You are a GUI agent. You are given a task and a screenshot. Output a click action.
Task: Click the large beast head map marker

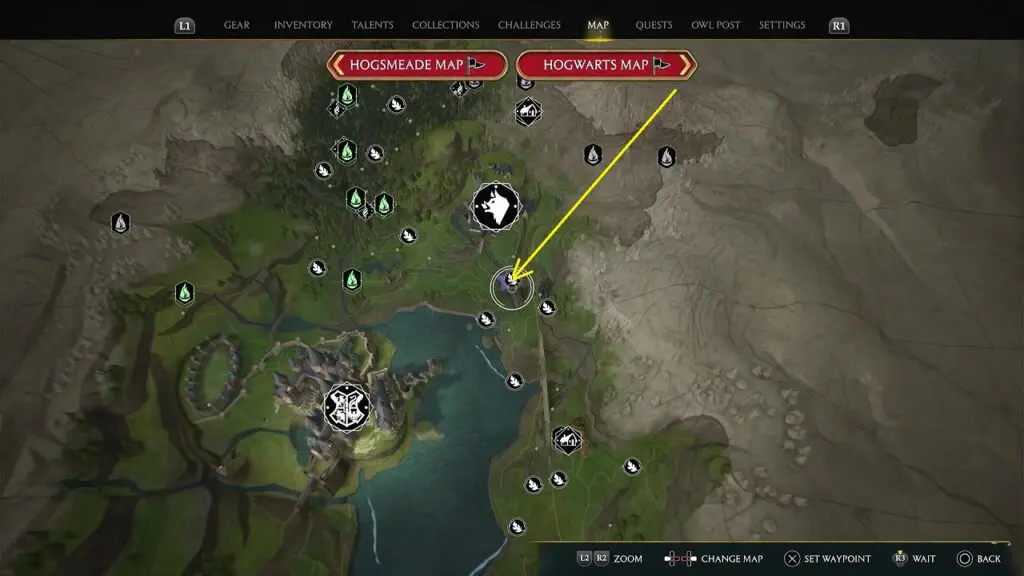coord(495,208)
